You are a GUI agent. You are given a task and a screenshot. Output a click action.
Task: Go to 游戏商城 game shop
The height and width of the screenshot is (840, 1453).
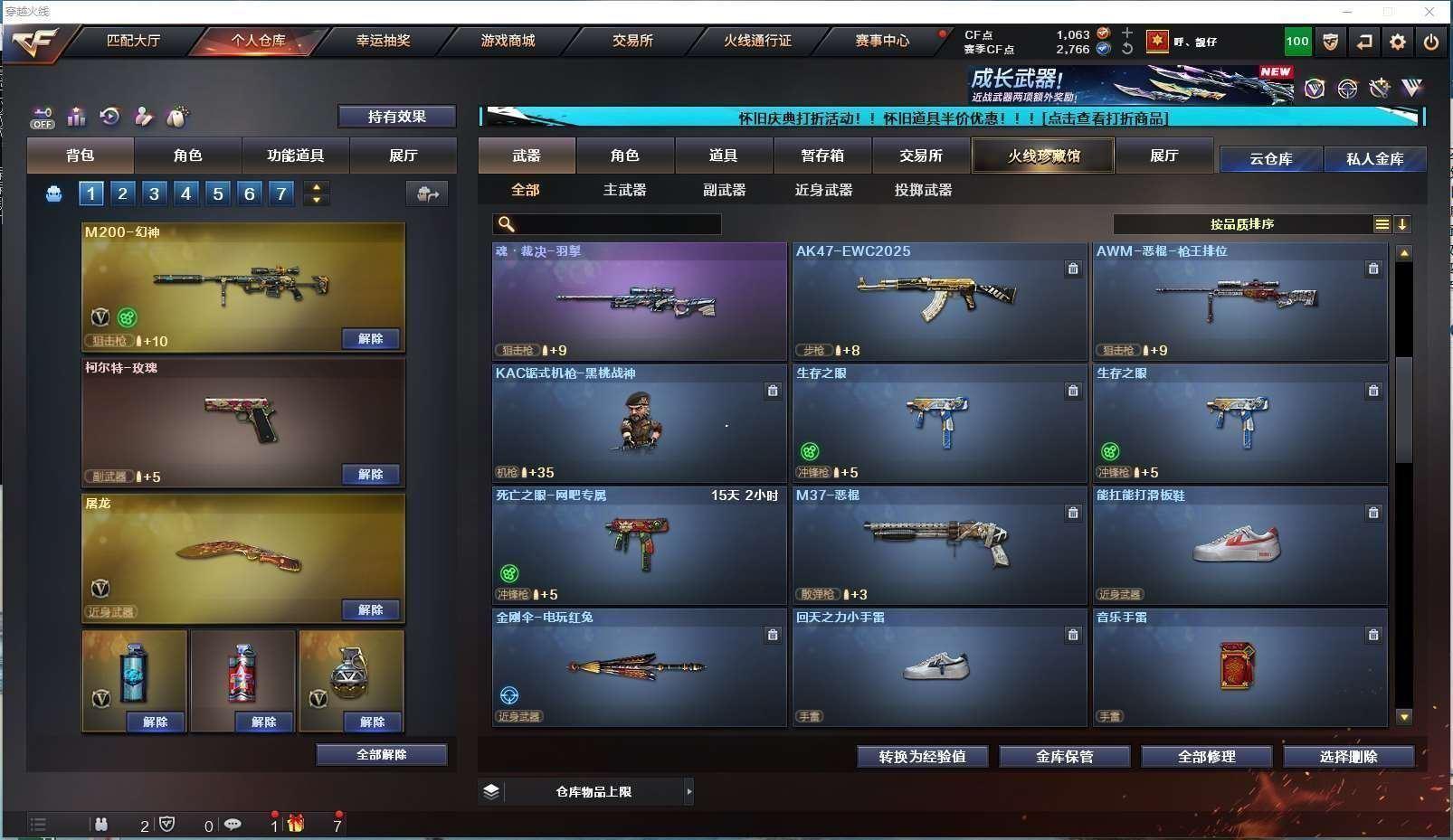point(508,41)
